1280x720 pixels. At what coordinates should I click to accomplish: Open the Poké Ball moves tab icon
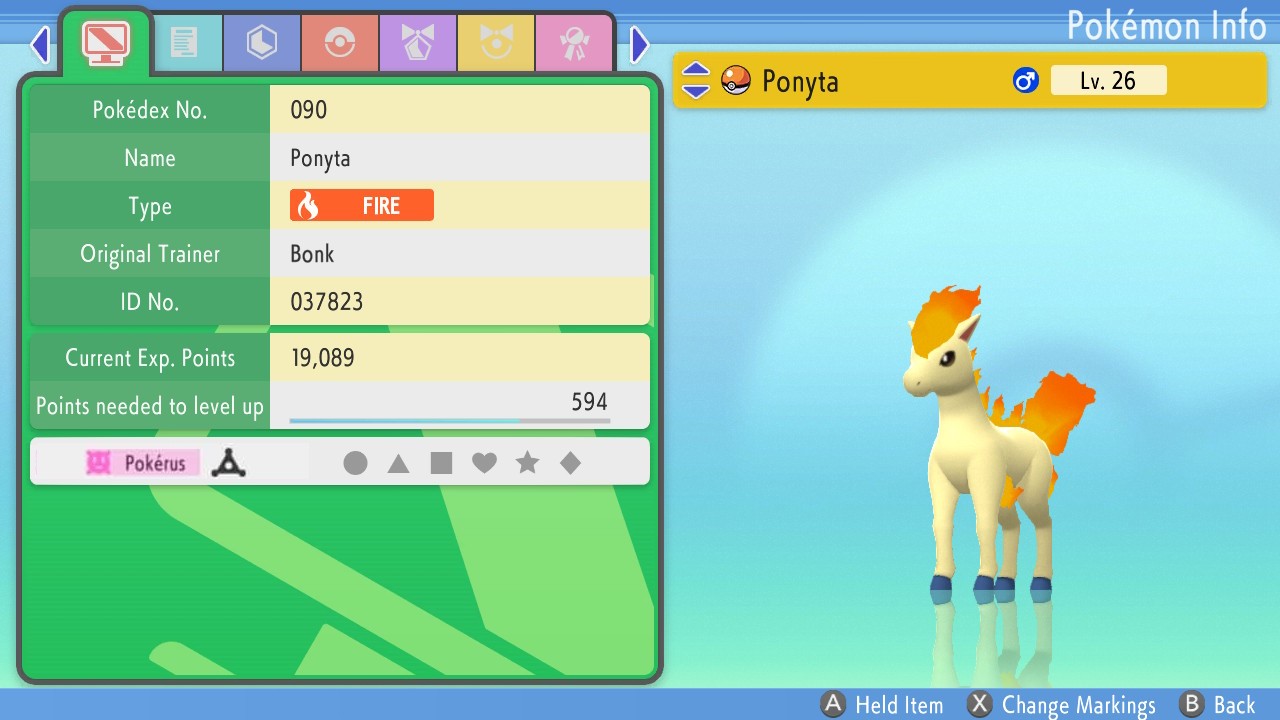[x=339, y=42]
